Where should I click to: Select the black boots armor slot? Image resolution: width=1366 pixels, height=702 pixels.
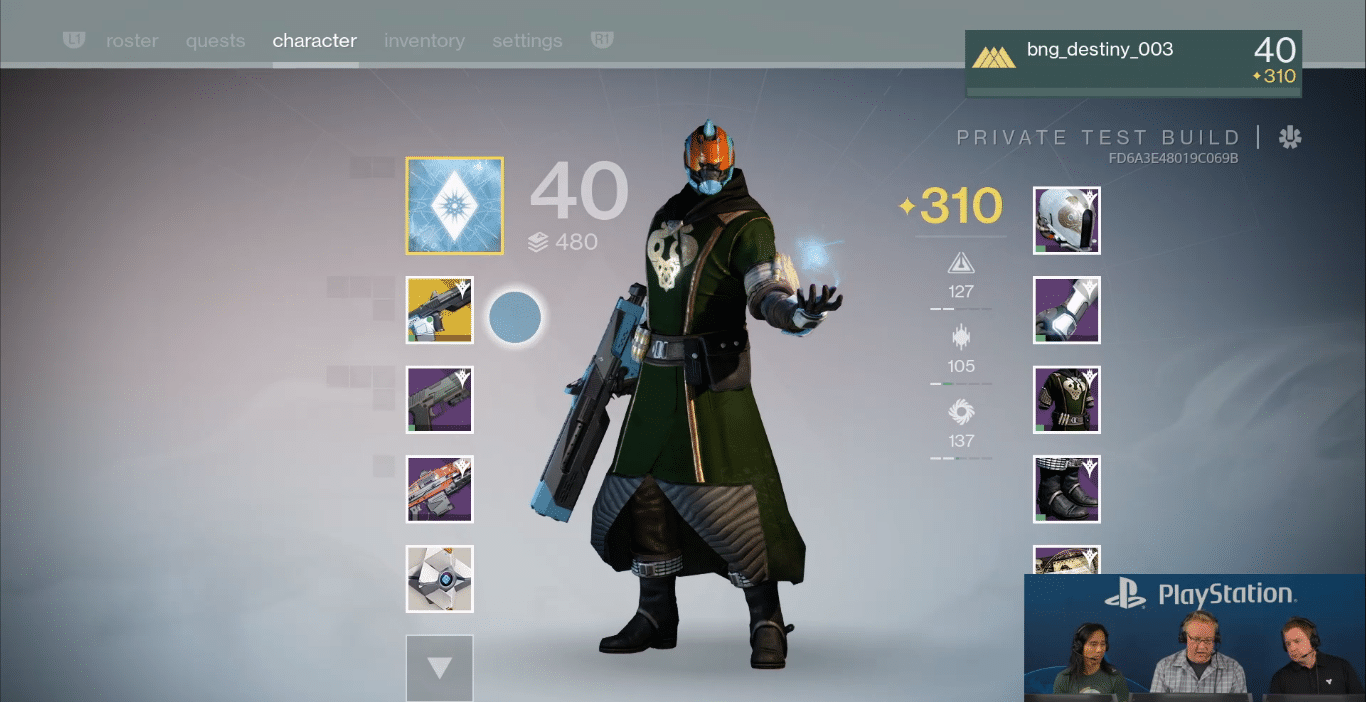[x=1066, y=489]
